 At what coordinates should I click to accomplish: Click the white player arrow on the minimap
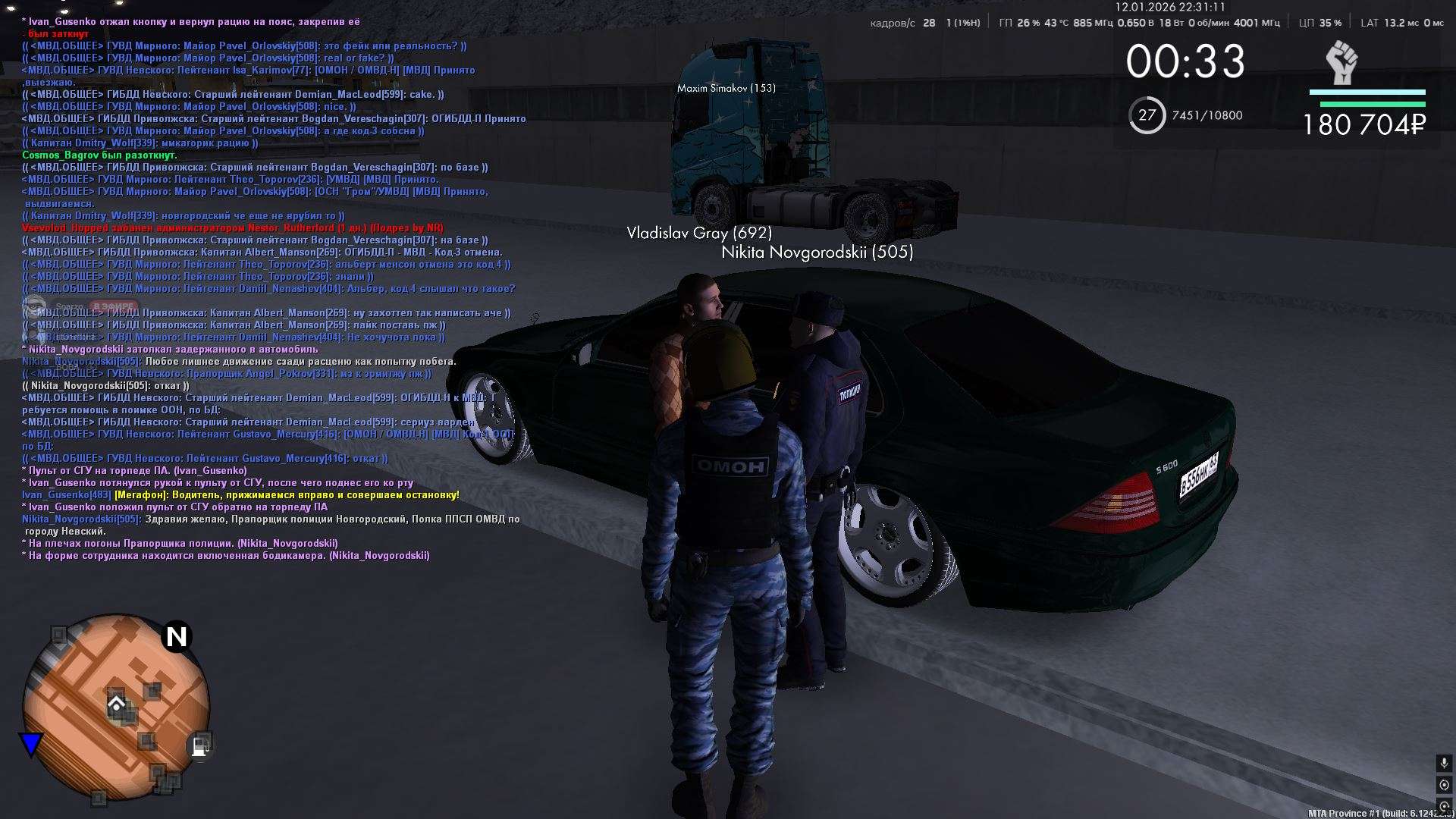tap(116, 704)
